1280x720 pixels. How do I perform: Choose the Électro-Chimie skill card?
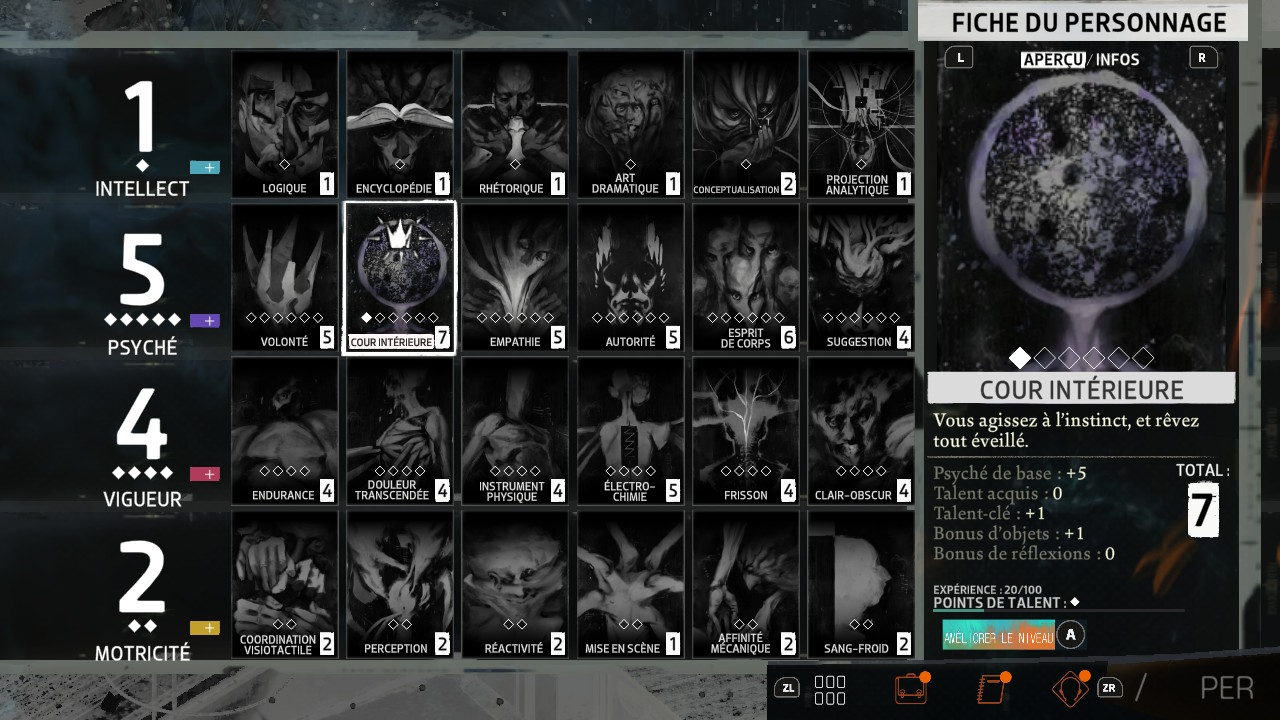(631, 431)
